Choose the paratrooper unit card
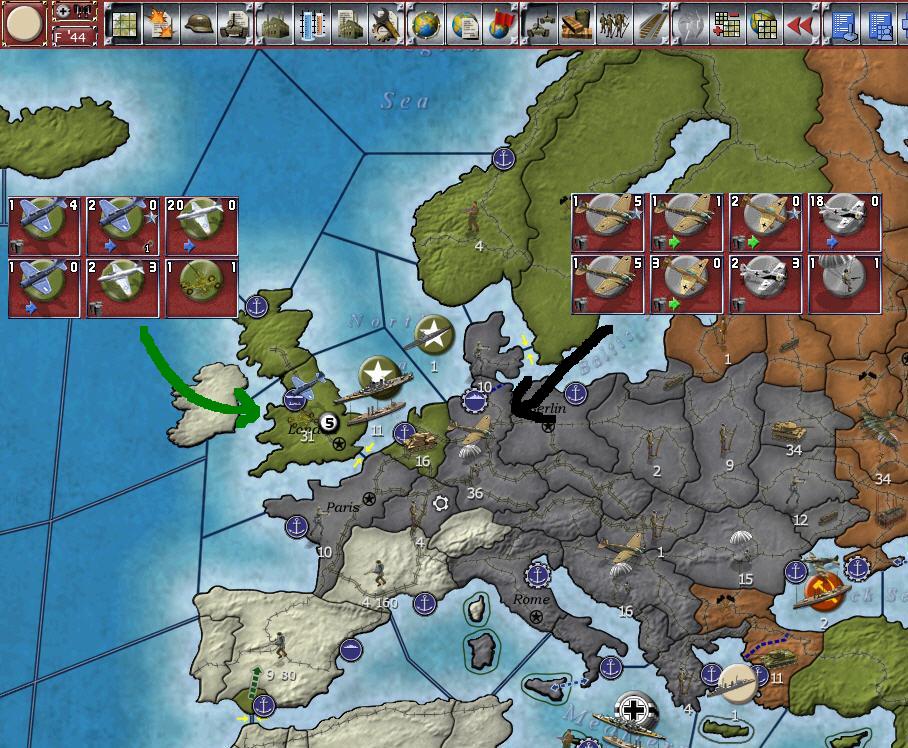 point(845,284)
